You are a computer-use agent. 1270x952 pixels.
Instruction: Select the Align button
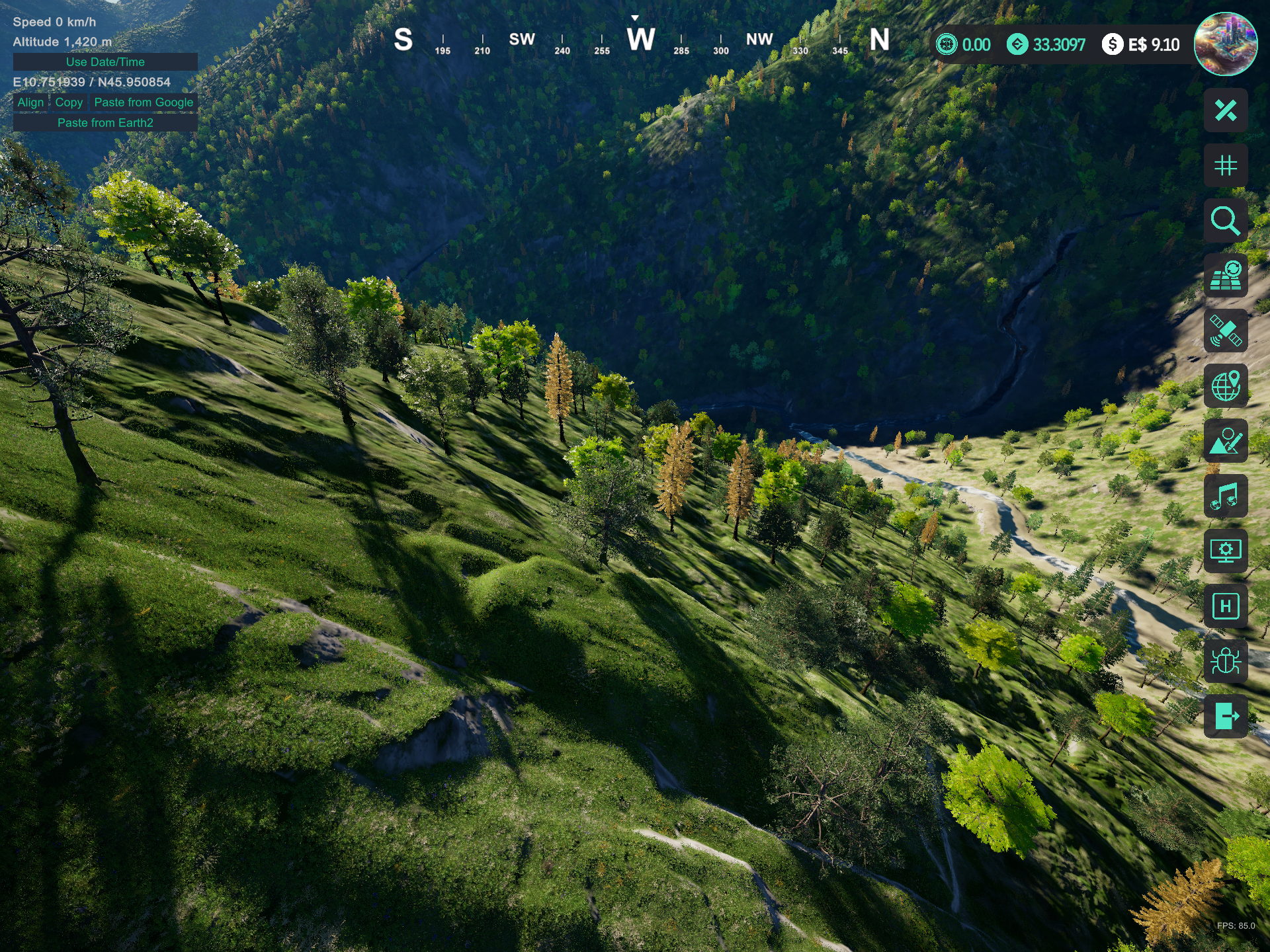click(30, 102)
